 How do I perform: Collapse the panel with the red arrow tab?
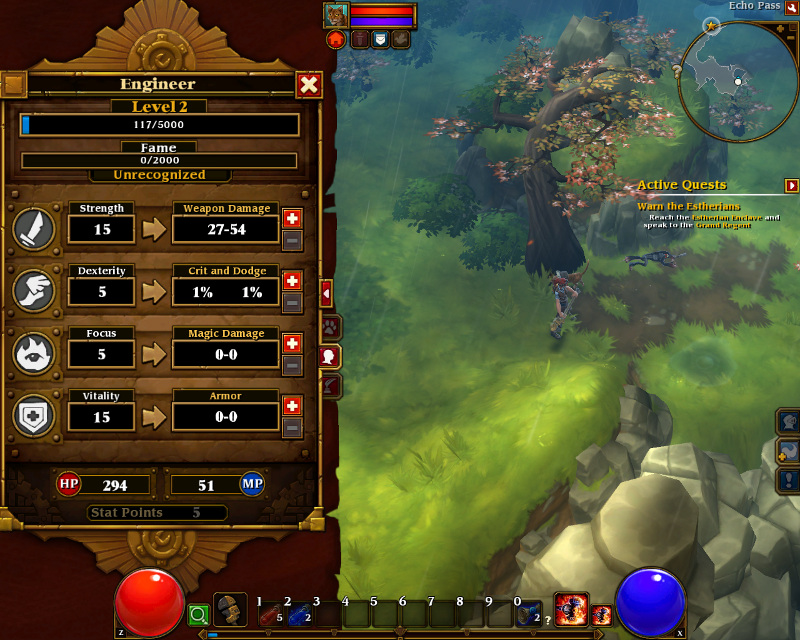pyautogui.click(x=326, y=293)
